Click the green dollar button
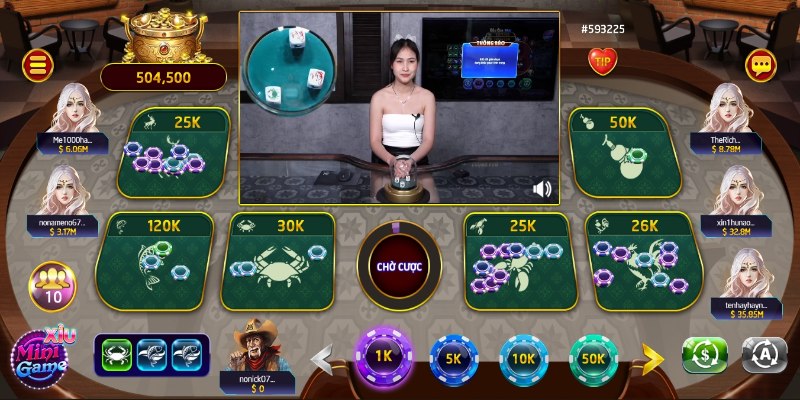 [x=705, y=355]
